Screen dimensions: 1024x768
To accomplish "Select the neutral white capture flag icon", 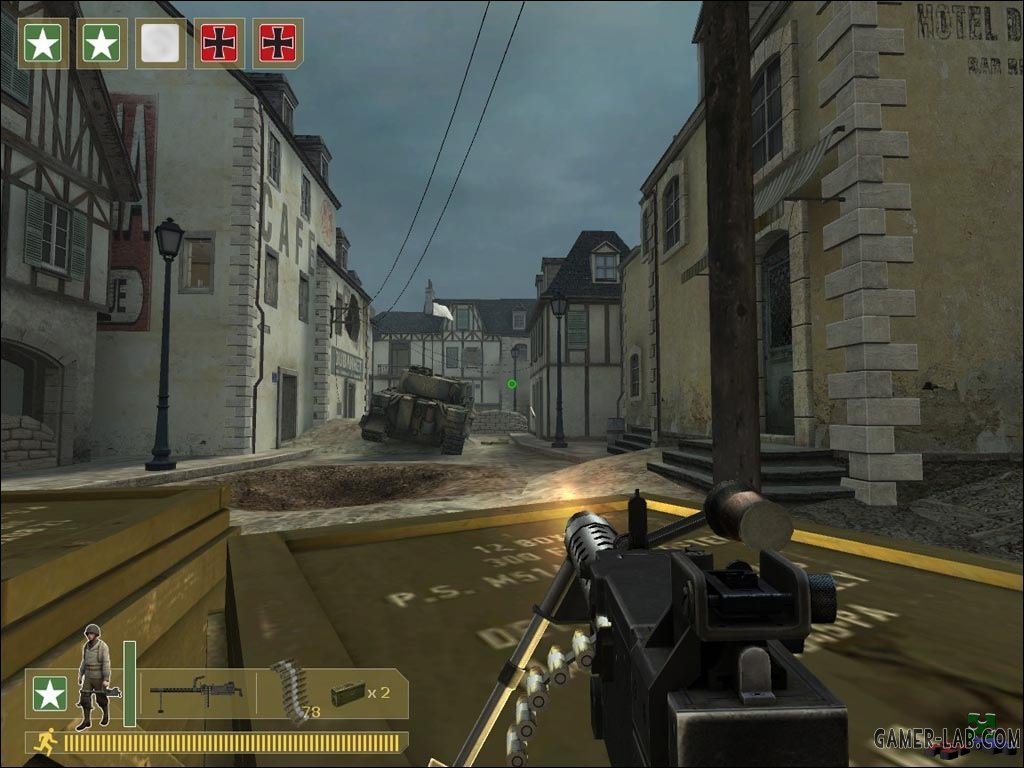I will point(161,43).
